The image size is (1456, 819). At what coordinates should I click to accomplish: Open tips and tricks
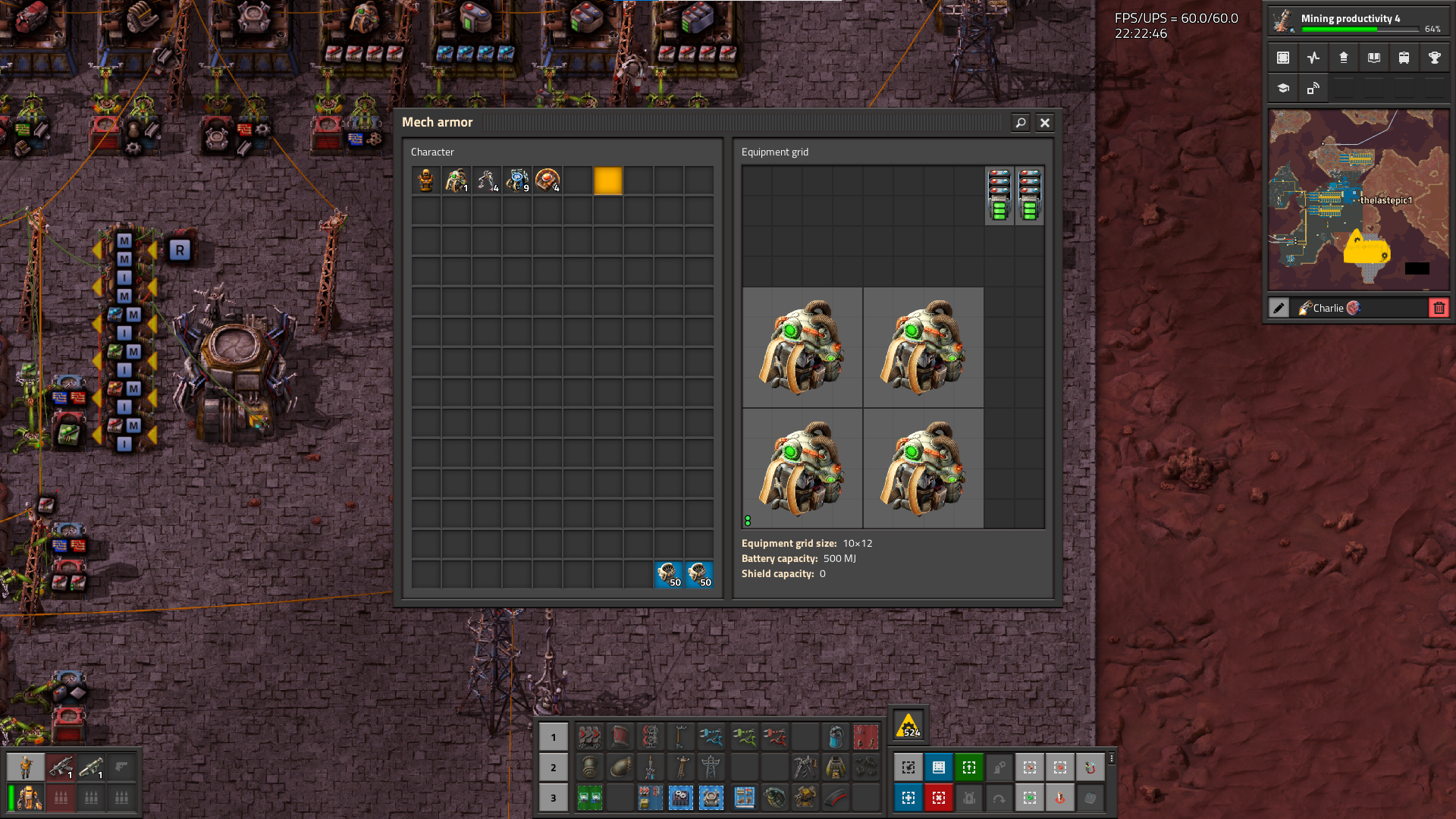[x=1282, y=89]
